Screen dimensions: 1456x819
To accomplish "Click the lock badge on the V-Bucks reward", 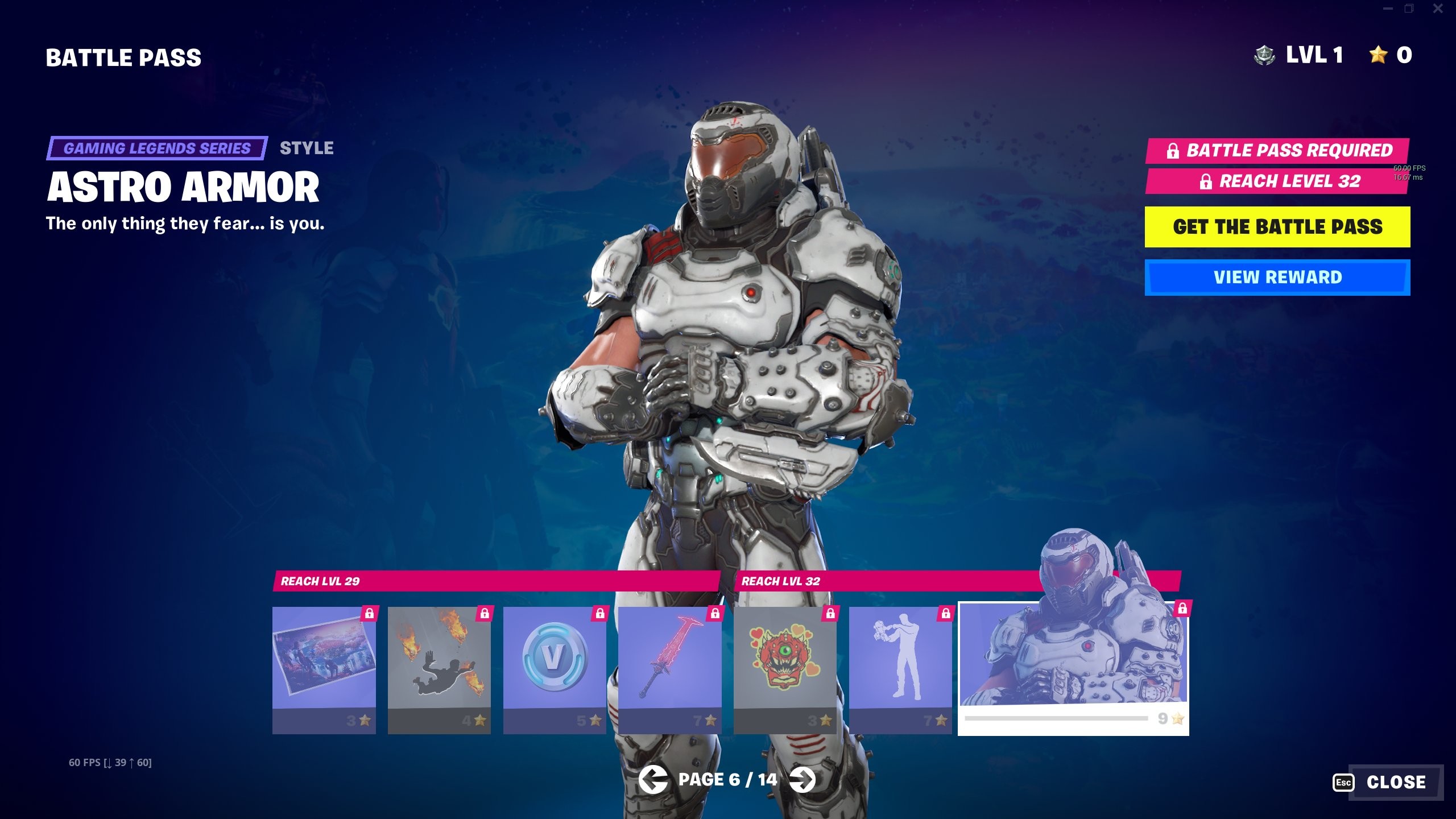I will 602,614.
